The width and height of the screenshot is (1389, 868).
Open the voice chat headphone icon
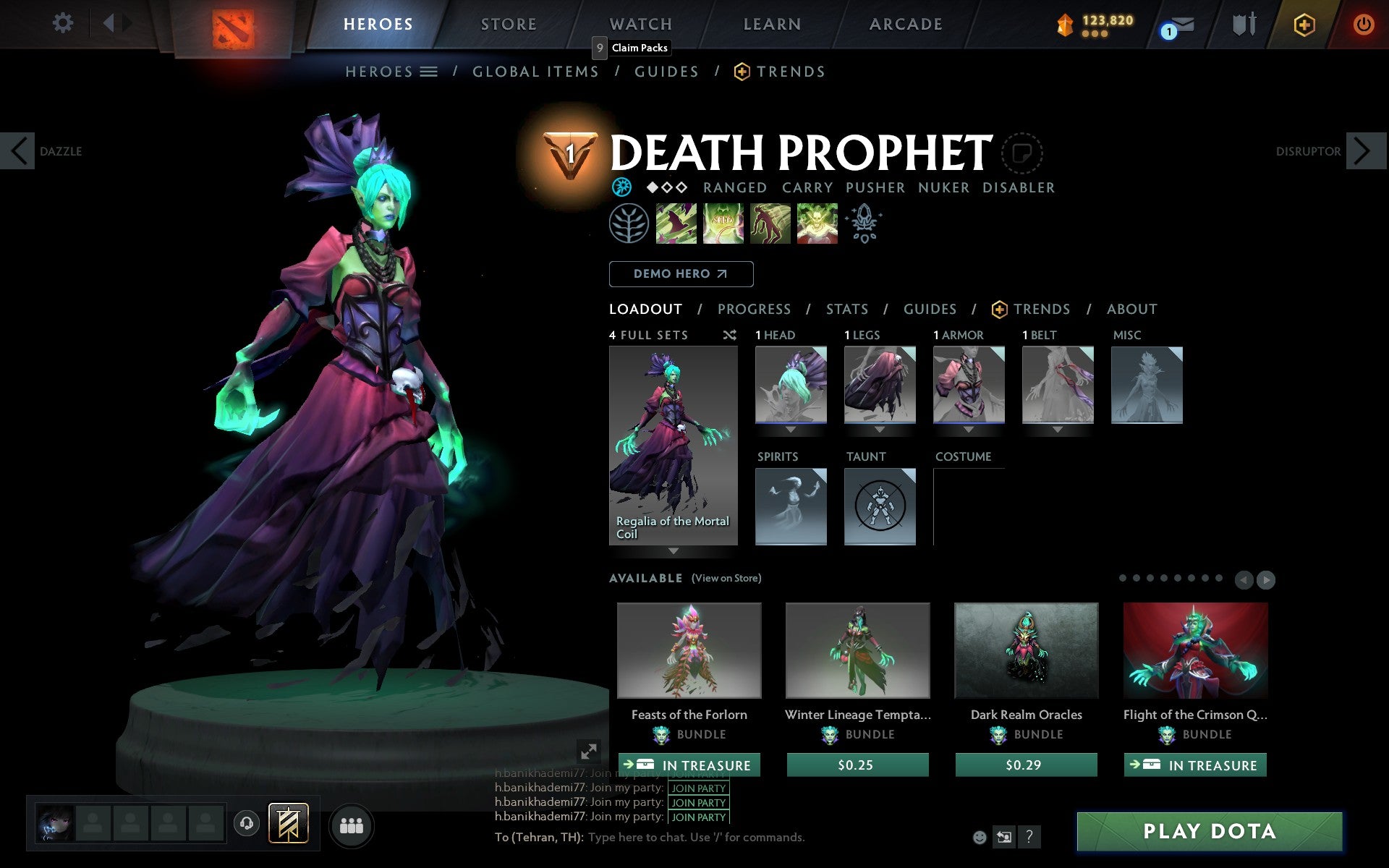[245, 822]
